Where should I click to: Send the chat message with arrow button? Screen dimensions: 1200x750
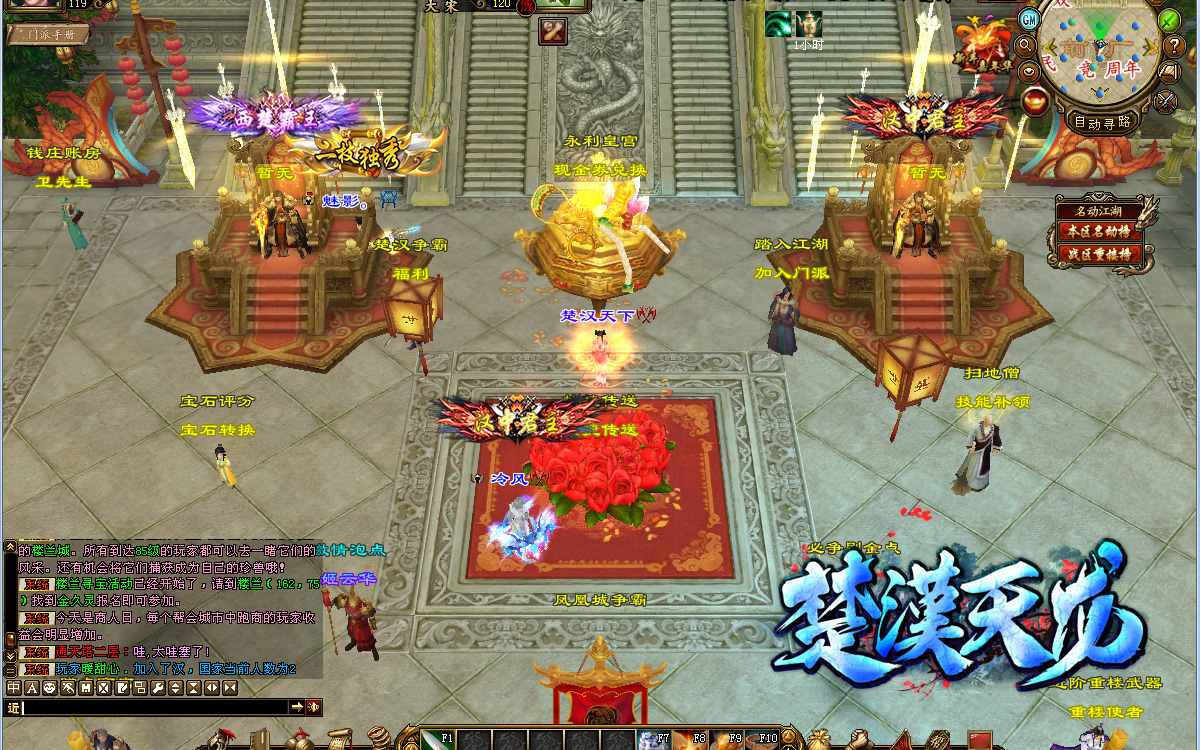[297, 707]
